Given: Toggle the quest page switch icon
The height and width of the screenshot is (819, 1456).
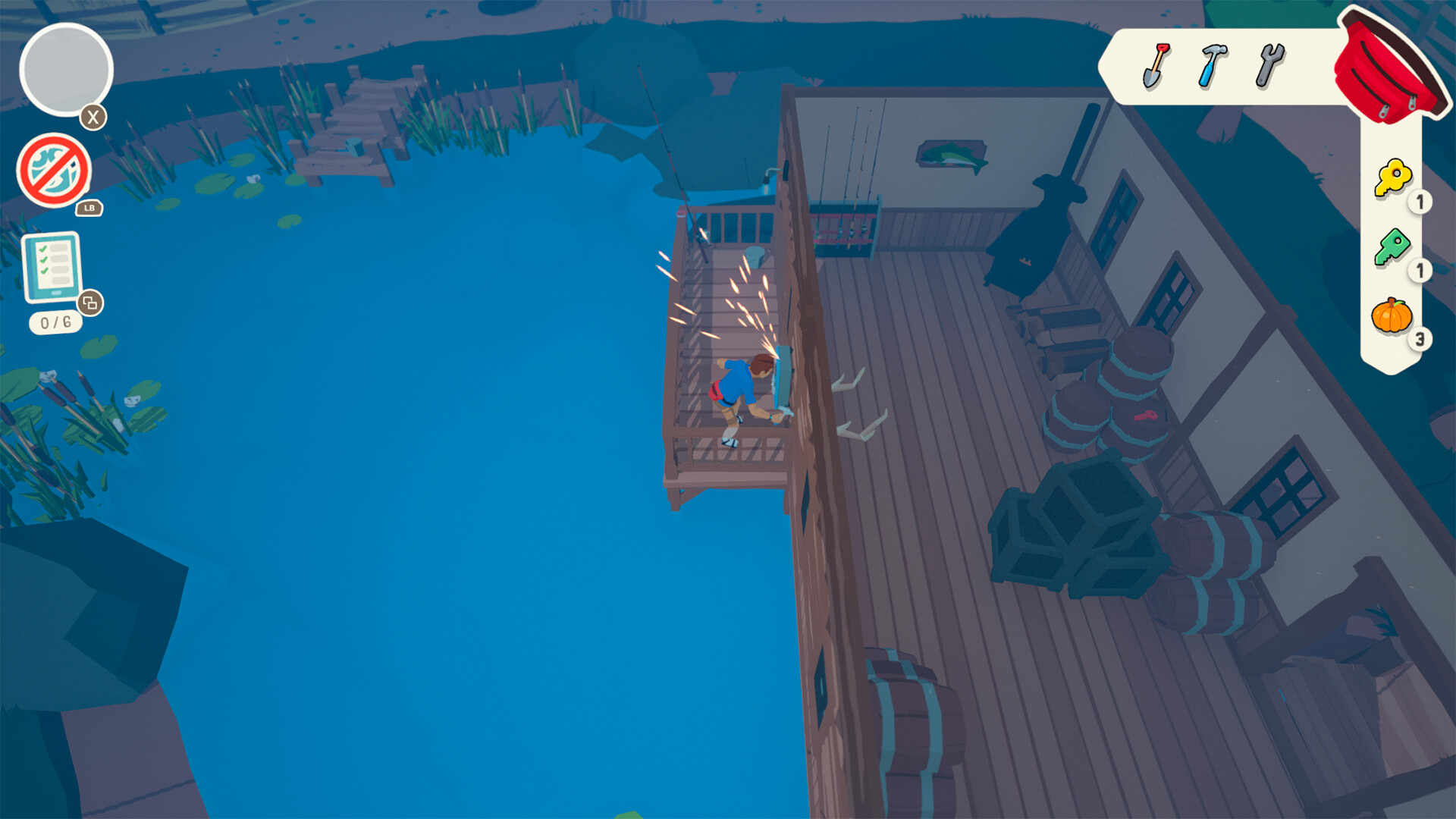Looking at the screenshot, I should (x=91, y=302).
